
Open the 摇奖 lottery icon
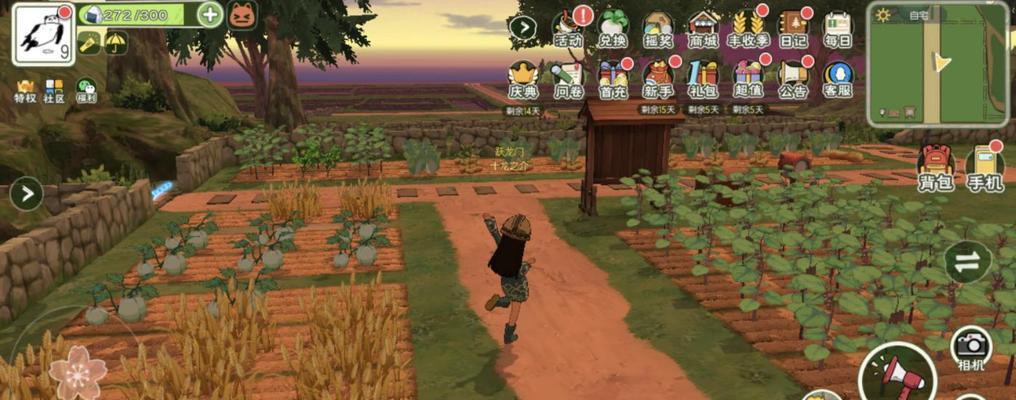(x=657, y=29)
